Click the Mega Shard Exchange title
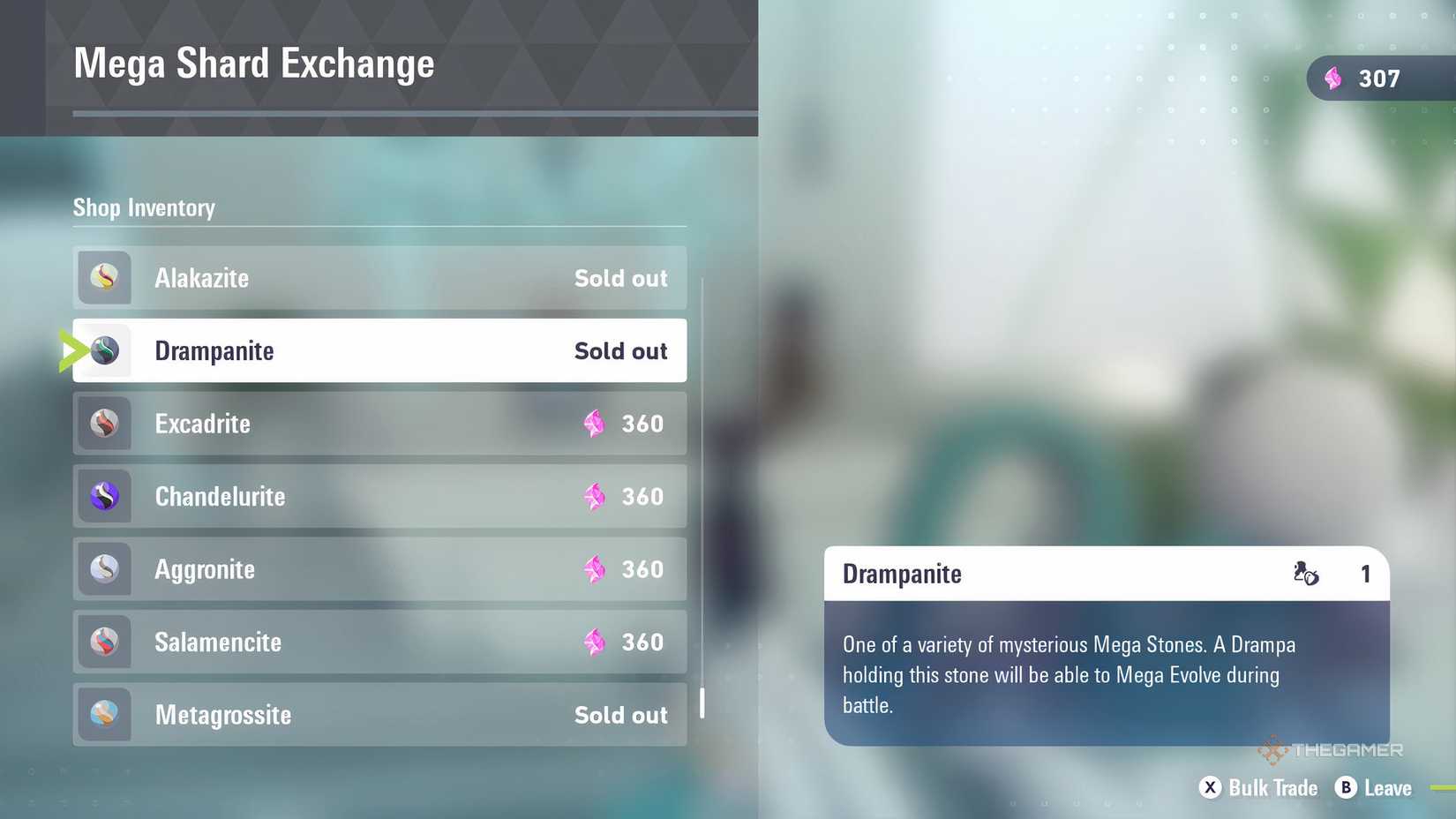 click(254, 63)
